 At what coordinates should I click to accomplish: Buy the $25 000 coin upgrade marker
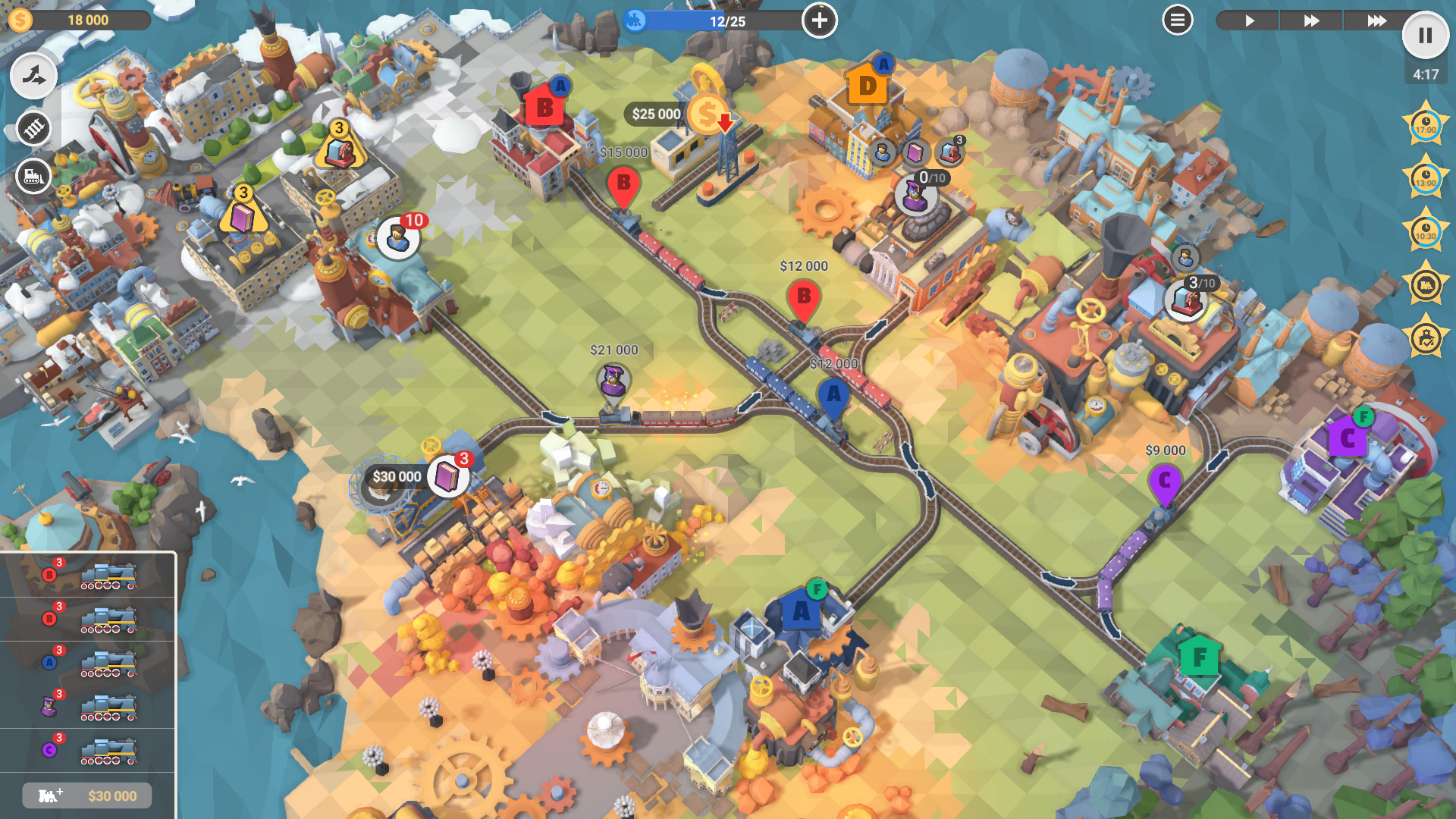707,114
